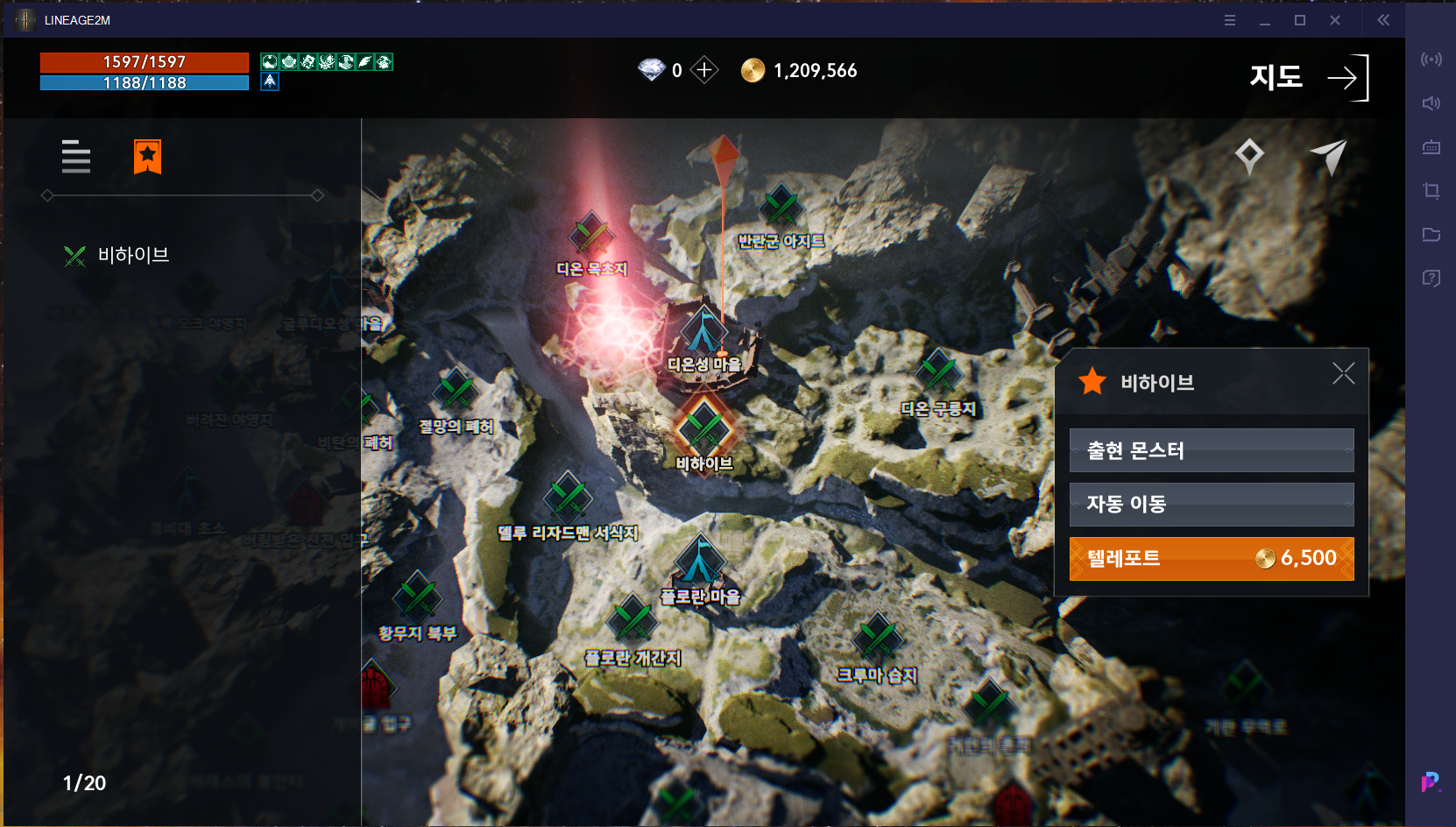Exit the 지도 map screen

(x=1346, y=78)
